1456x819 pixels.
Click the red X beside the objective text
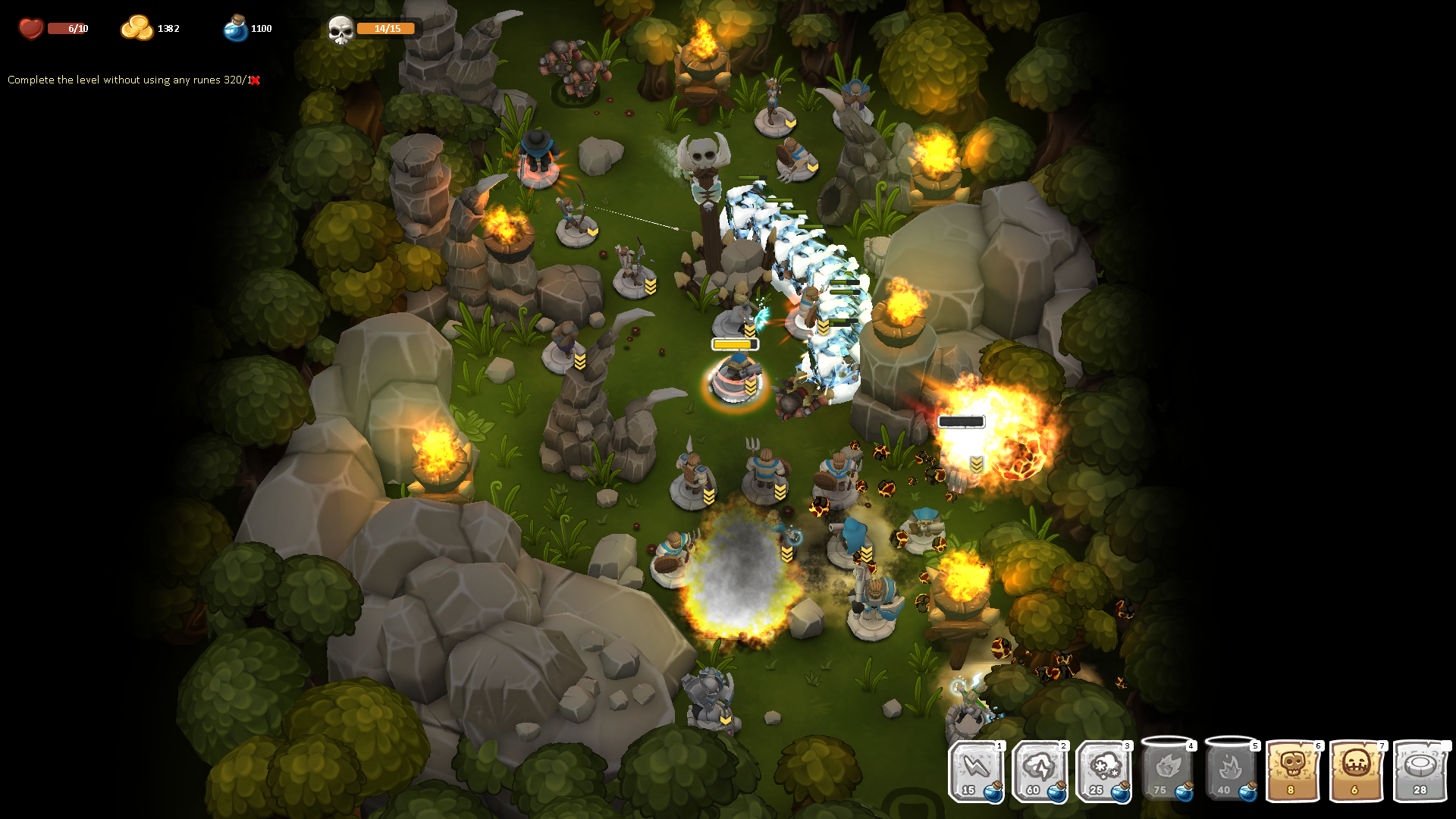[256, 78]
